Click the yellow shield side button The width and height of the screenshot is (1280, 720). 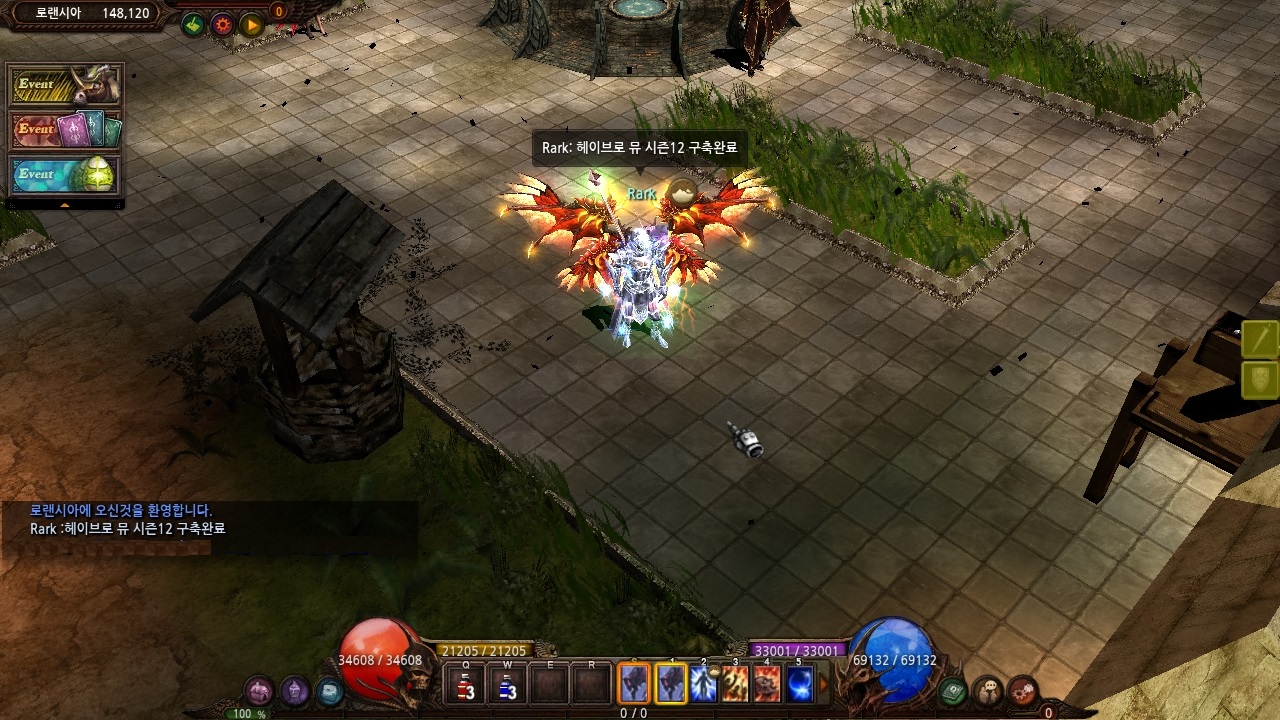[1261, 380]
